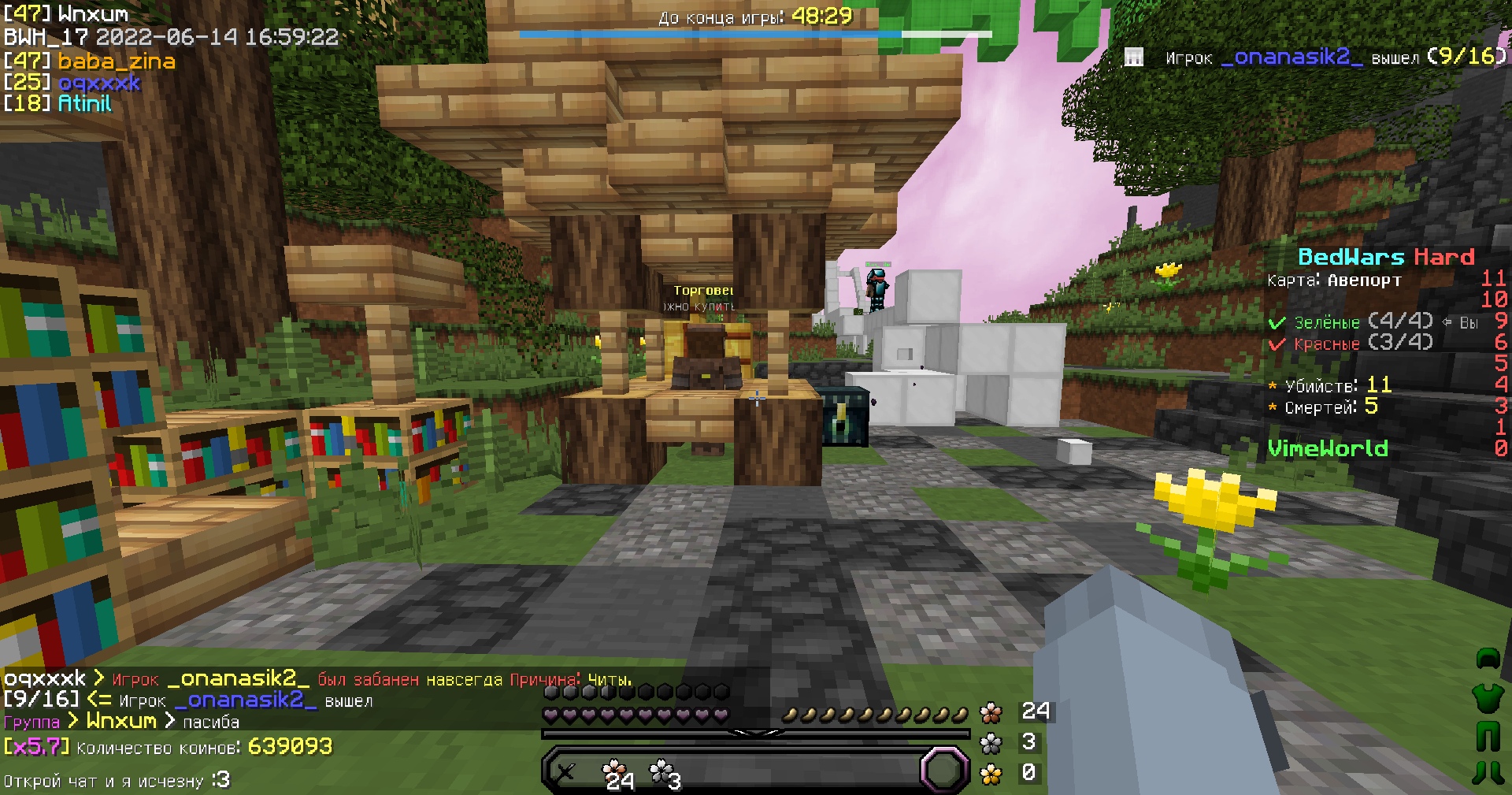Click the green boots armor icon
The image size is (1512, 795).
(1488, 773)
